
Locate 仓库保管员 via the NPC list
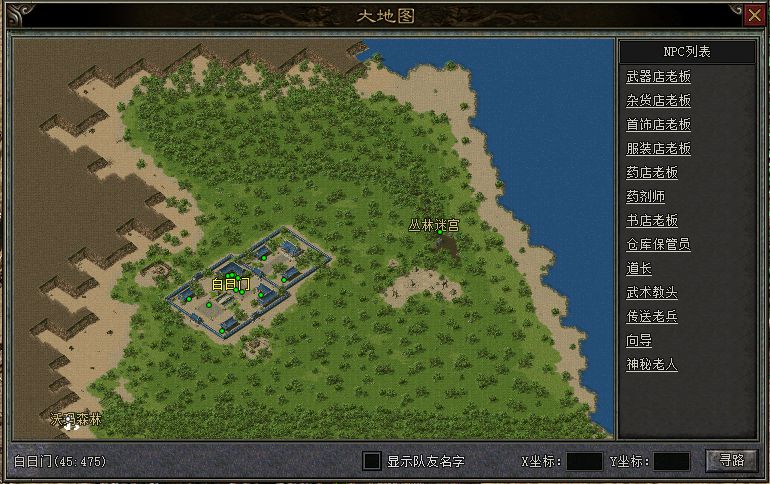(658, 245)
